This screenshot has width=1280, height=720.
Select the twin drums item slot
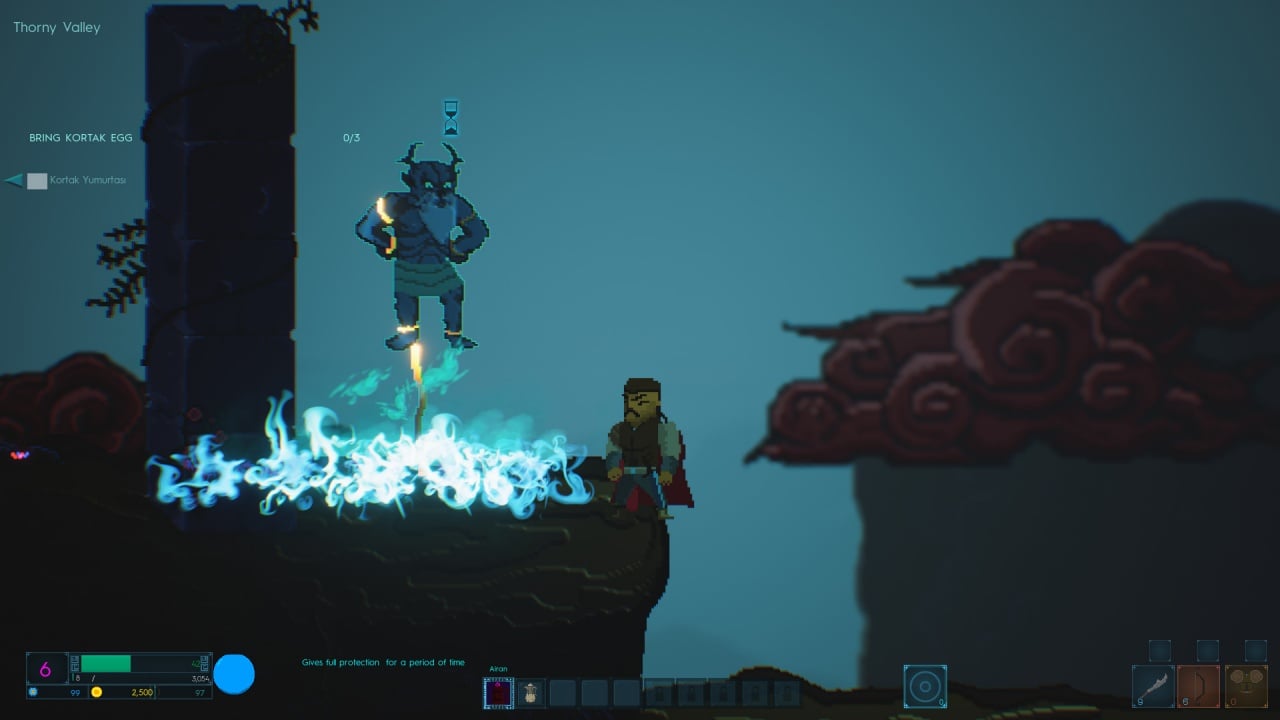pyautogui.click(x=1245, y=686)
